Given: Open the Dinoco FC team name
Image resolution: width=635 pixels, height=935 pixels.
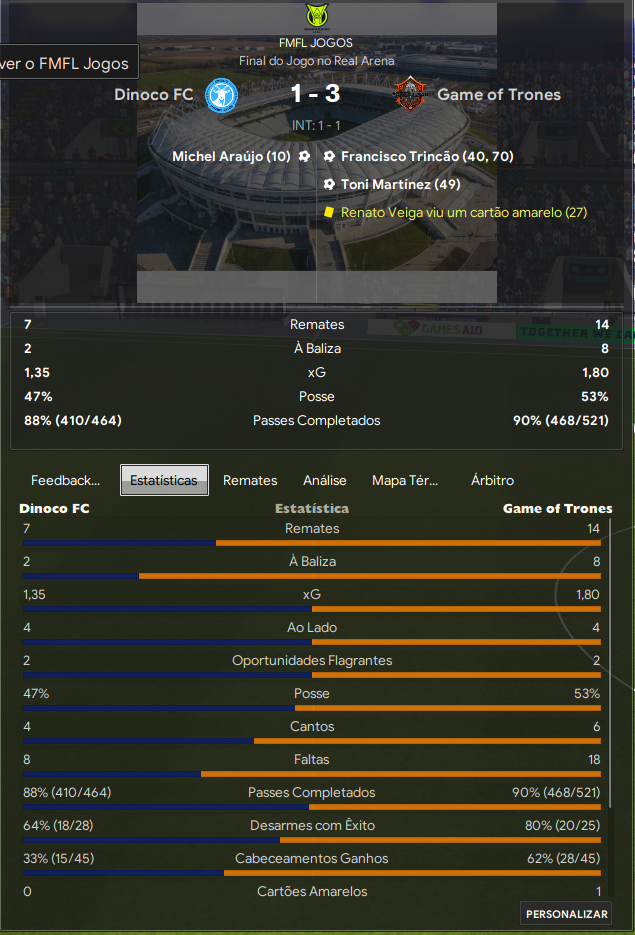Looking at the screenshot, I should [x=154, y=95].
